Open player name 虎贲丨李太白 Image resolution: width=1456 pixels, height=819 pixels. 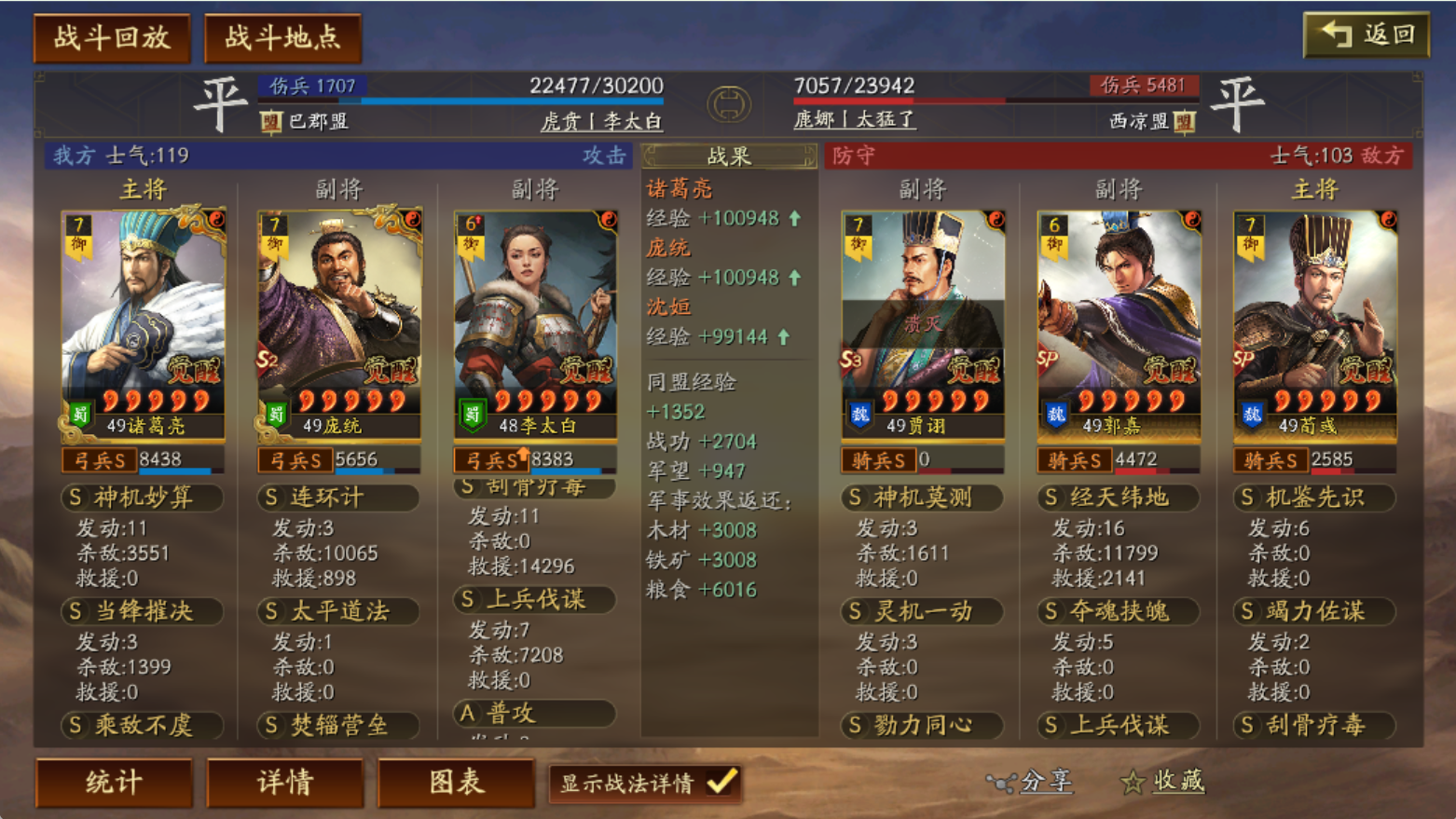pyautogui.click(x=601, y=121)
